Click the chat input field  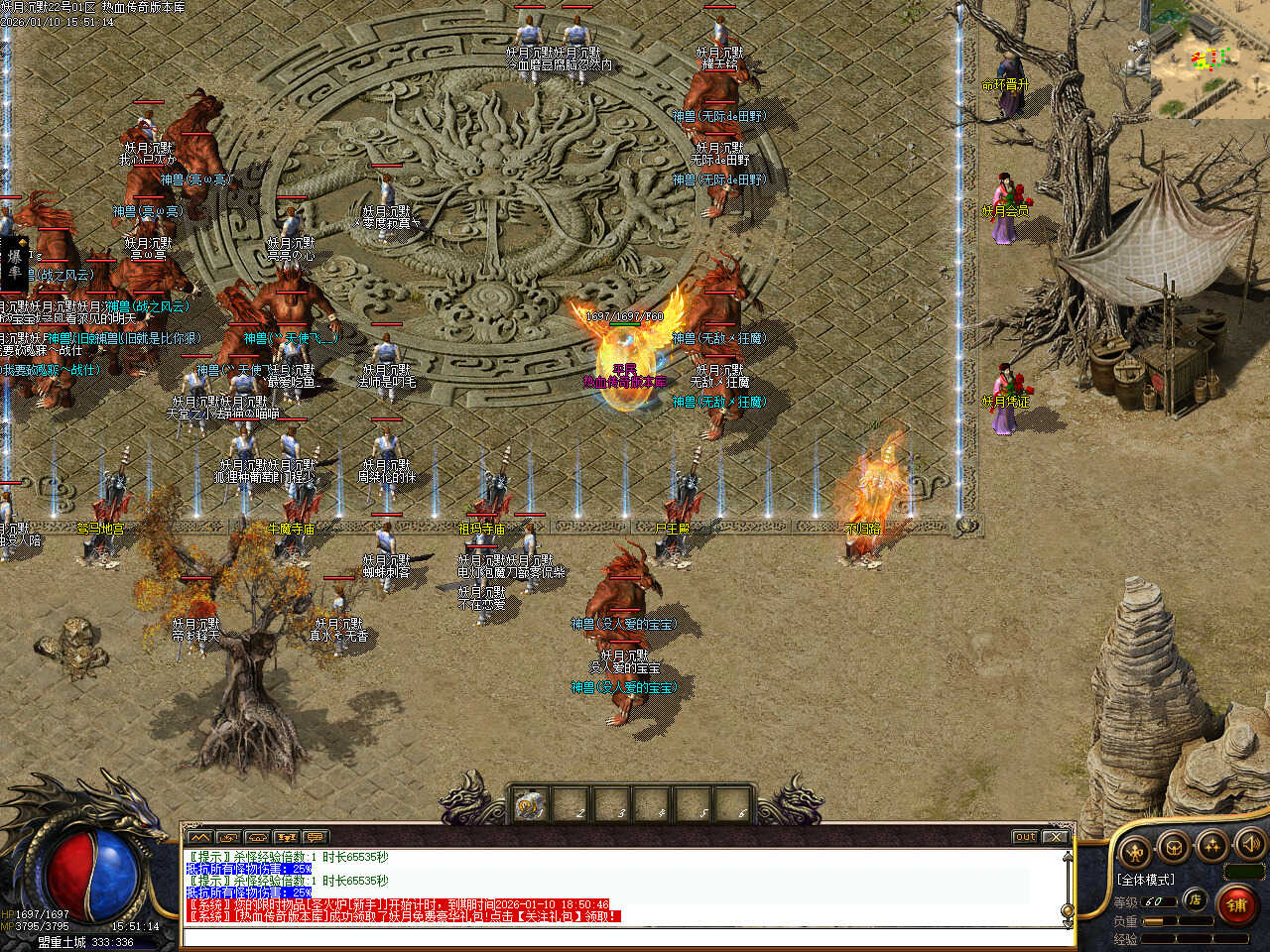[x=625, y=937]
